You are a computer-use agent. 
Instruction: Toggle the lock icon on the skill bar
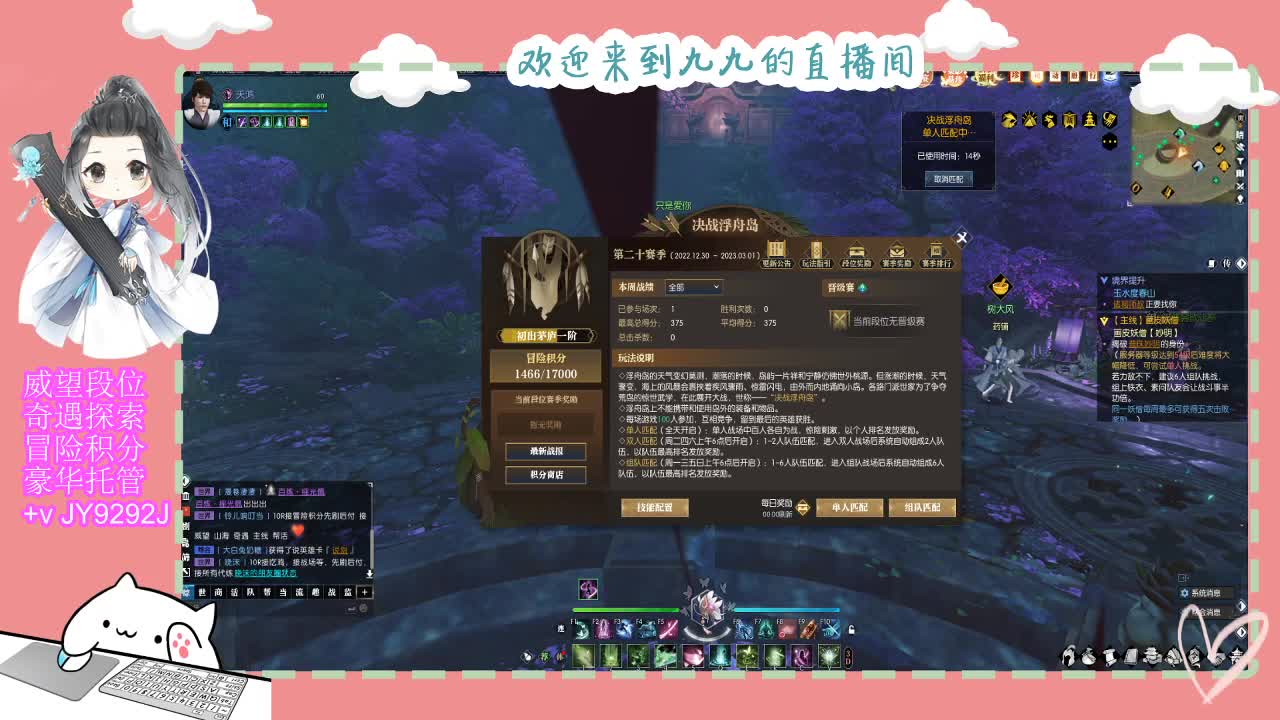[x=852, y=631]
